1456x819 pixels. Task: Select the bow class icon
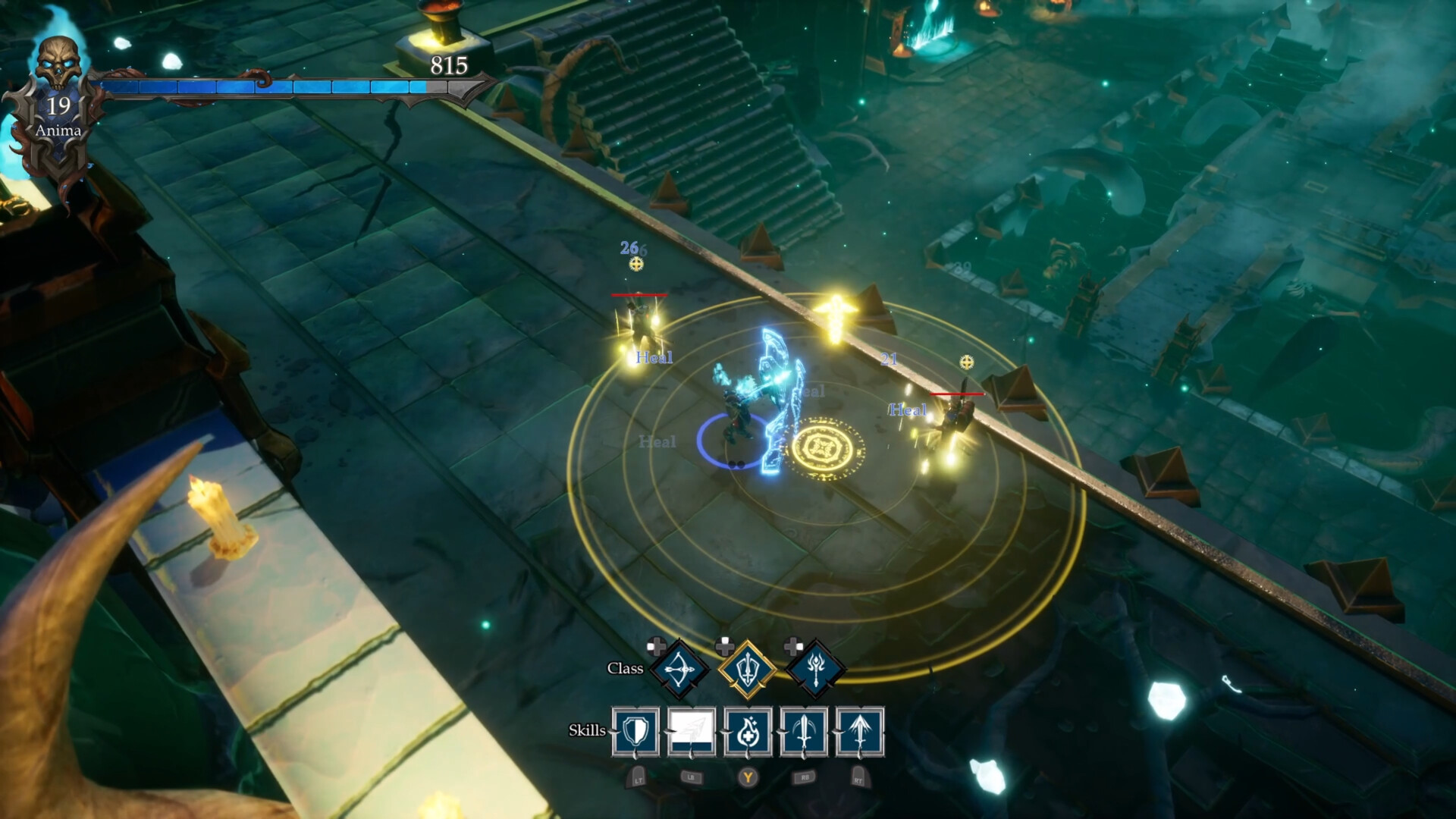tap(679, 667)
